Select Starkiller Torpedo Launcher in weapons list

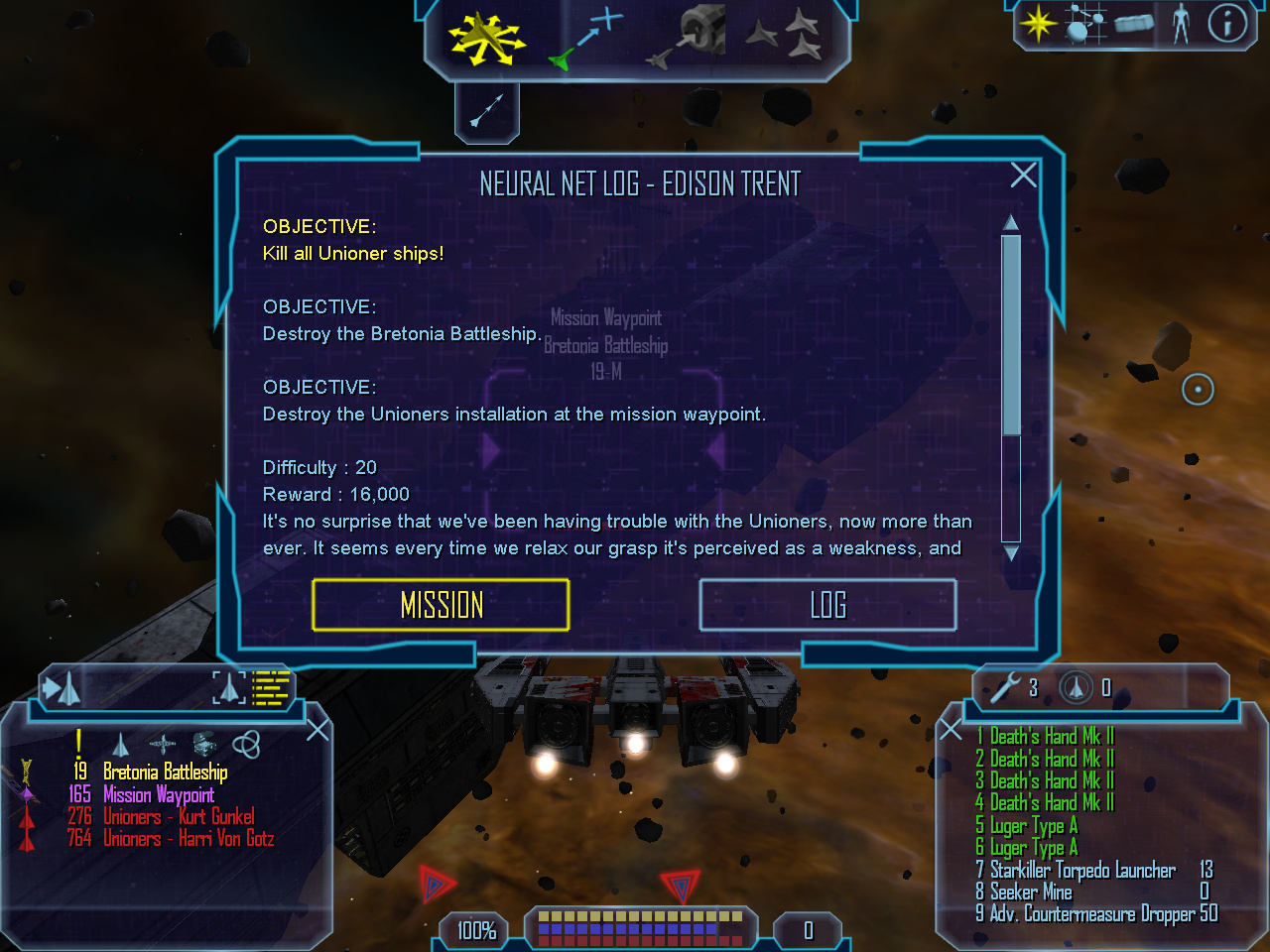pyautogui.click(x=1082, y=871)
